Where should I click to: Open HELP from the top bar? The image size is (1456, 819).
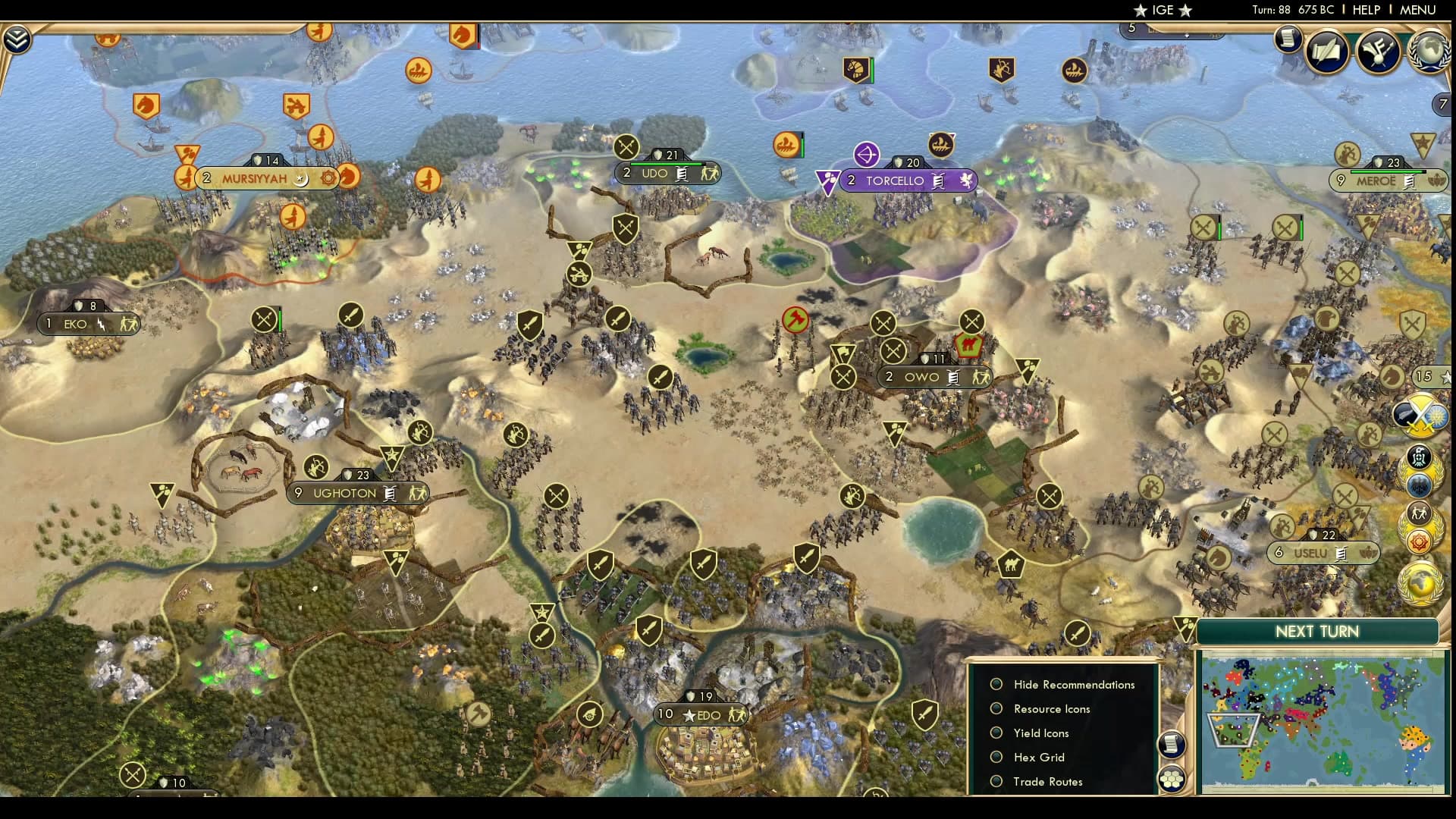pos(1367,10)
